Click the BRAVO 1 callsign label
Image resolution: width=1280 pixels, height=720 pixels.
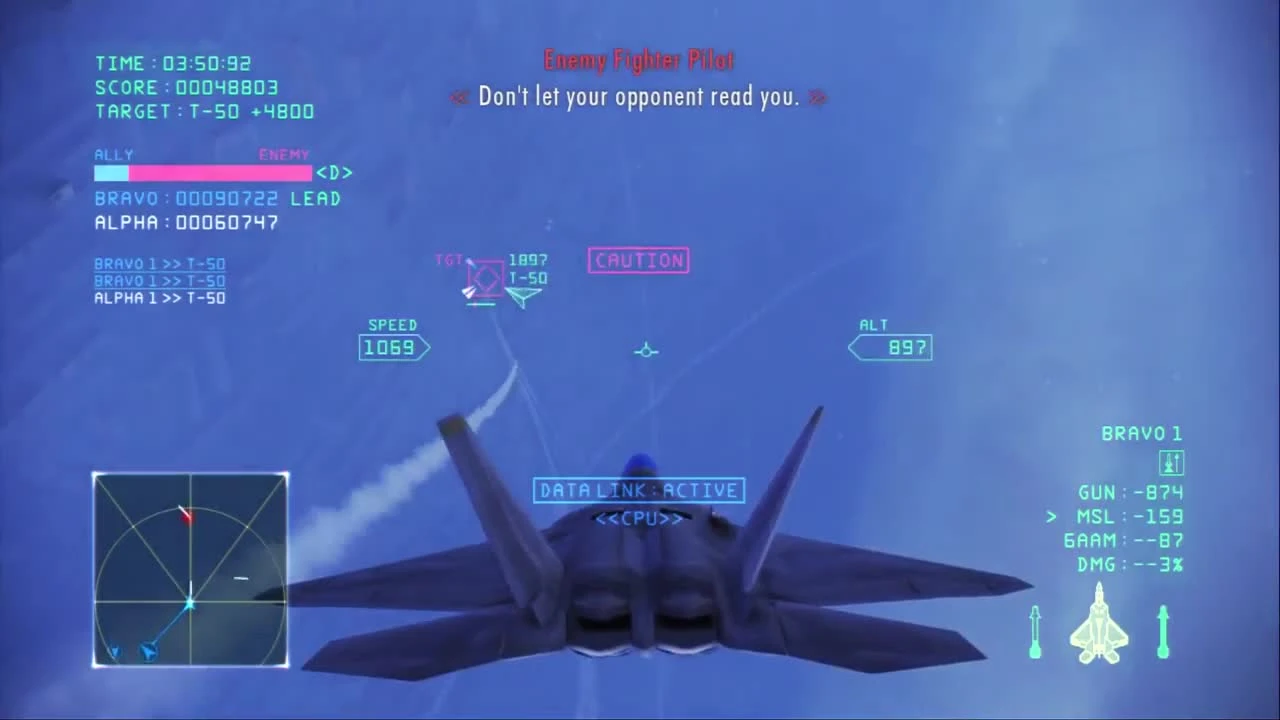click(x=1141, y=433)
